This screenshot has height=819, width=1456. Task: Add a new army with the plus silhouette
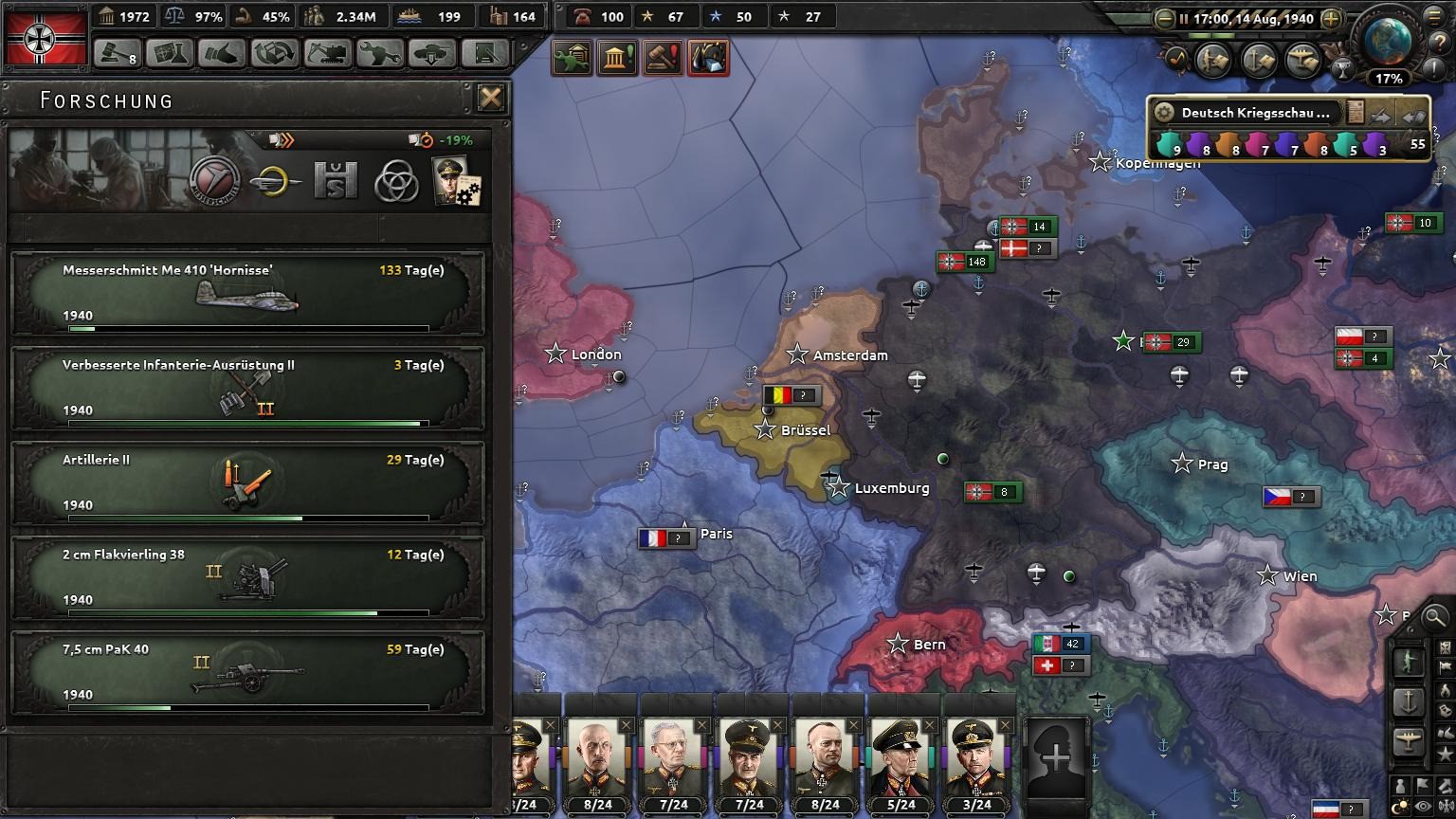[1056, 757]
